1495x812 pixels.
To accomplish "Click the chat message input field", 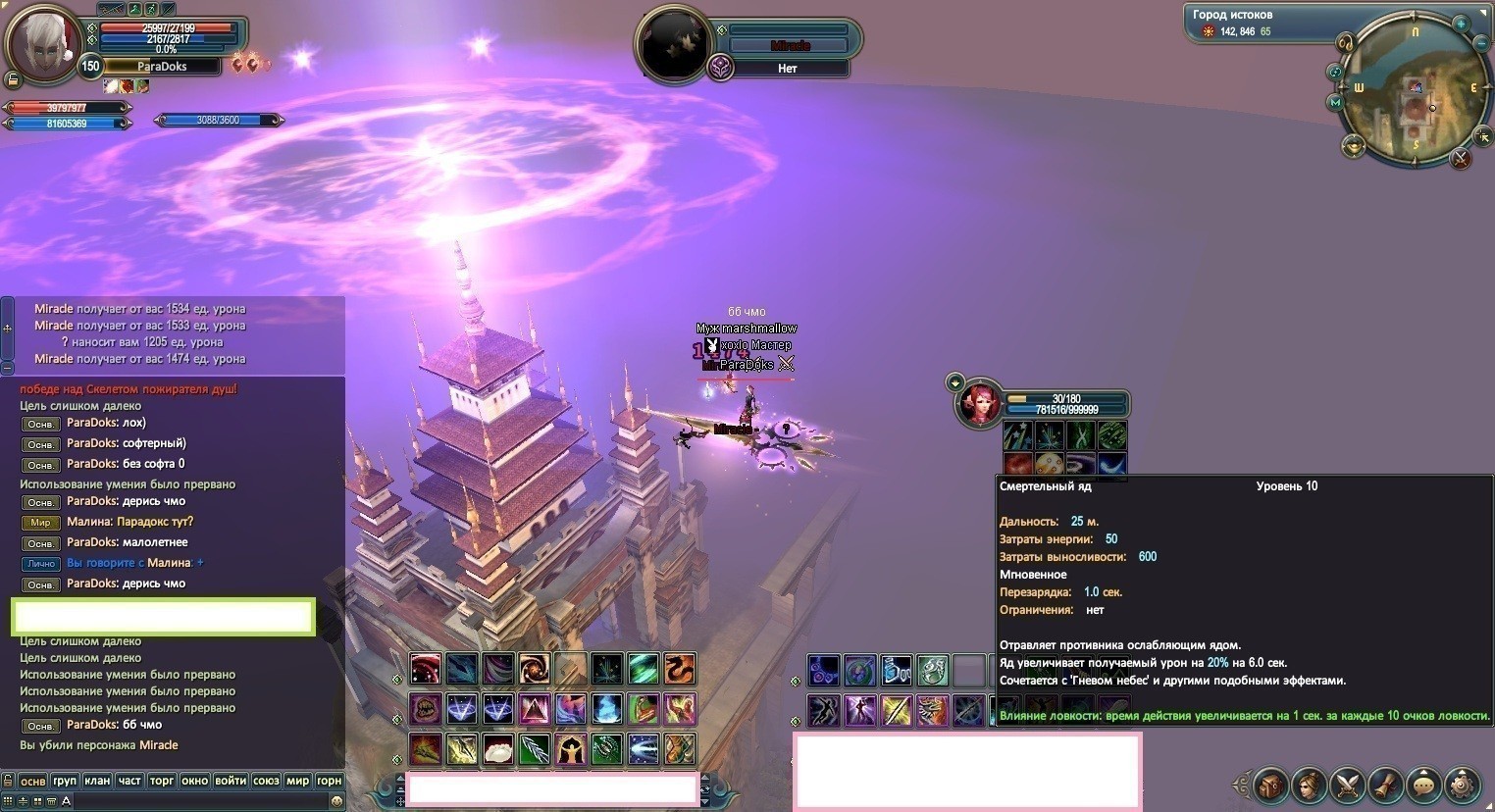I will (196, 800).
